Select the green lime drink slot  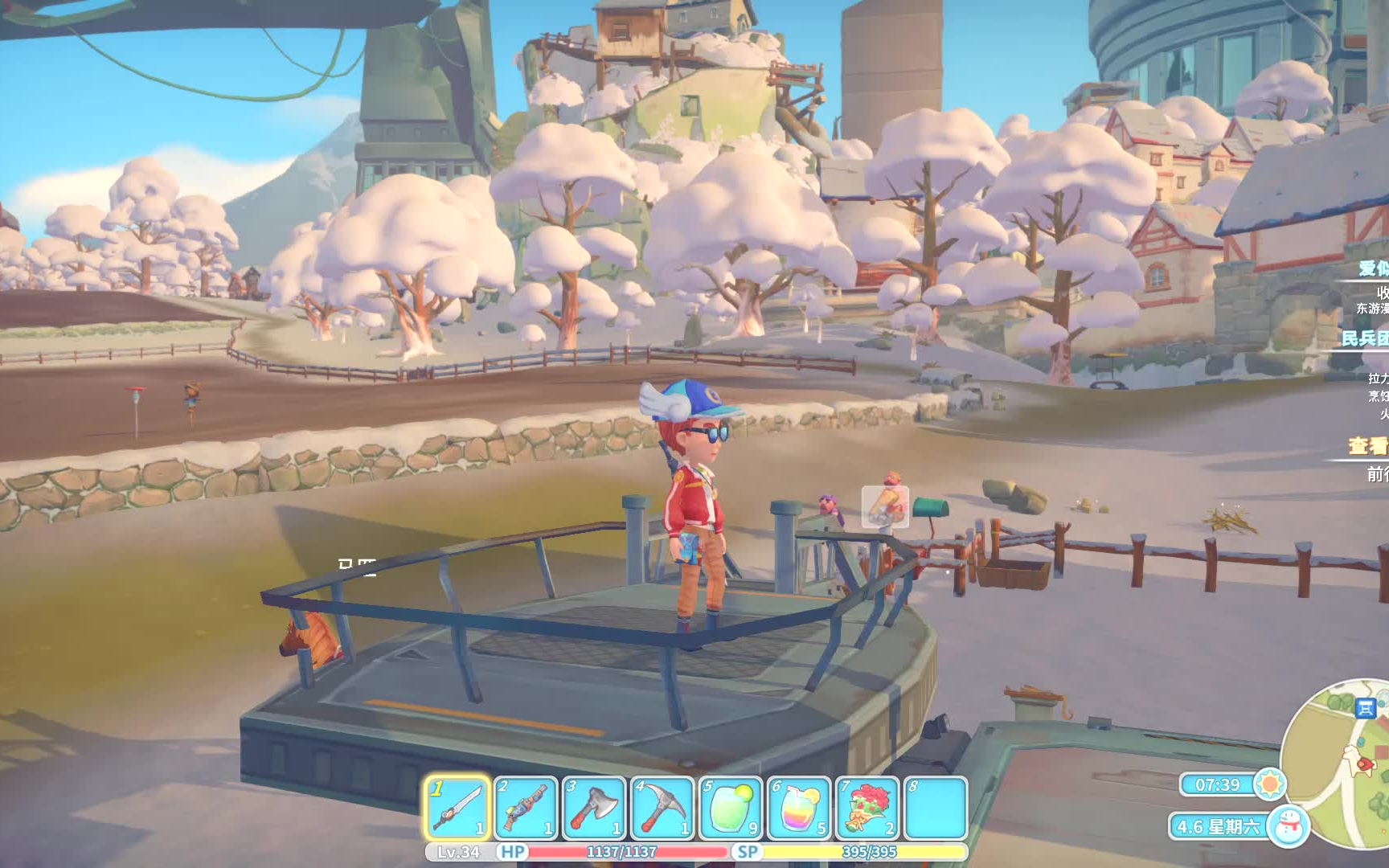pos(731,809)
